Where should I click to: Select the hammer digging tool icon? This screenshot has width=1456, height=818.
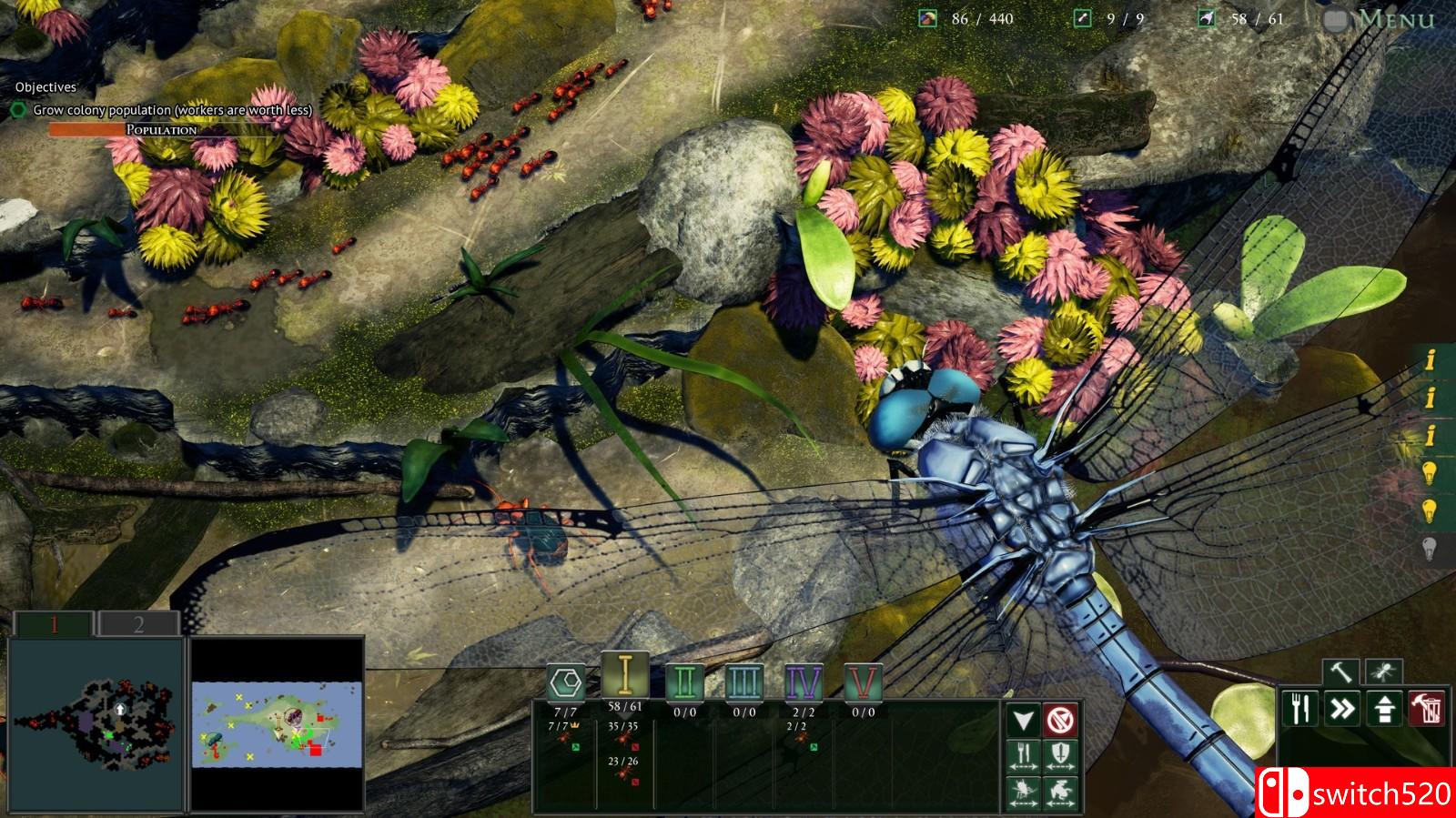[1340, 672]
